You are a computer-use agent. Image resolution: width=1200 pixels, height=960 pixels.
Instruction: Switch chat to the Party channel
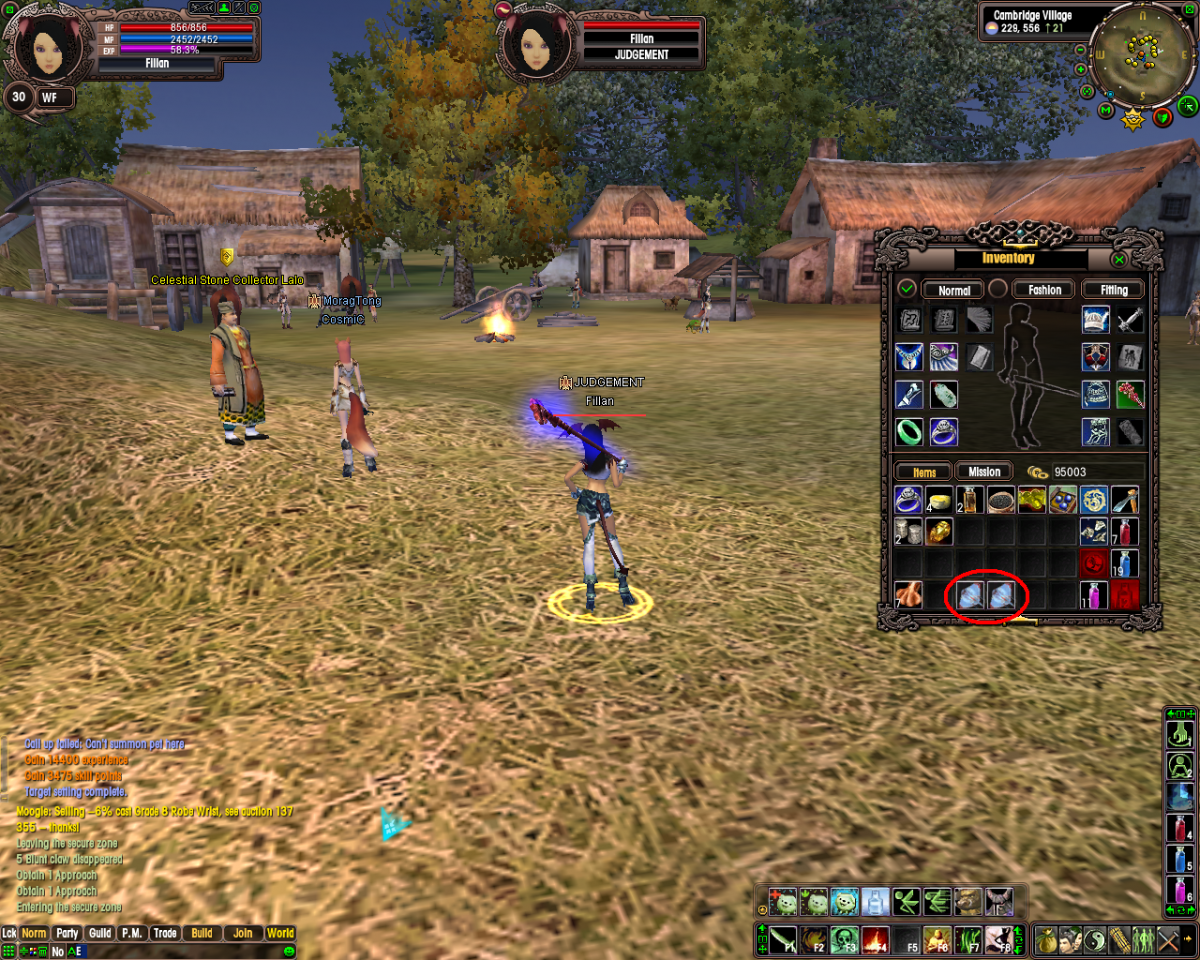click(67, 933)
